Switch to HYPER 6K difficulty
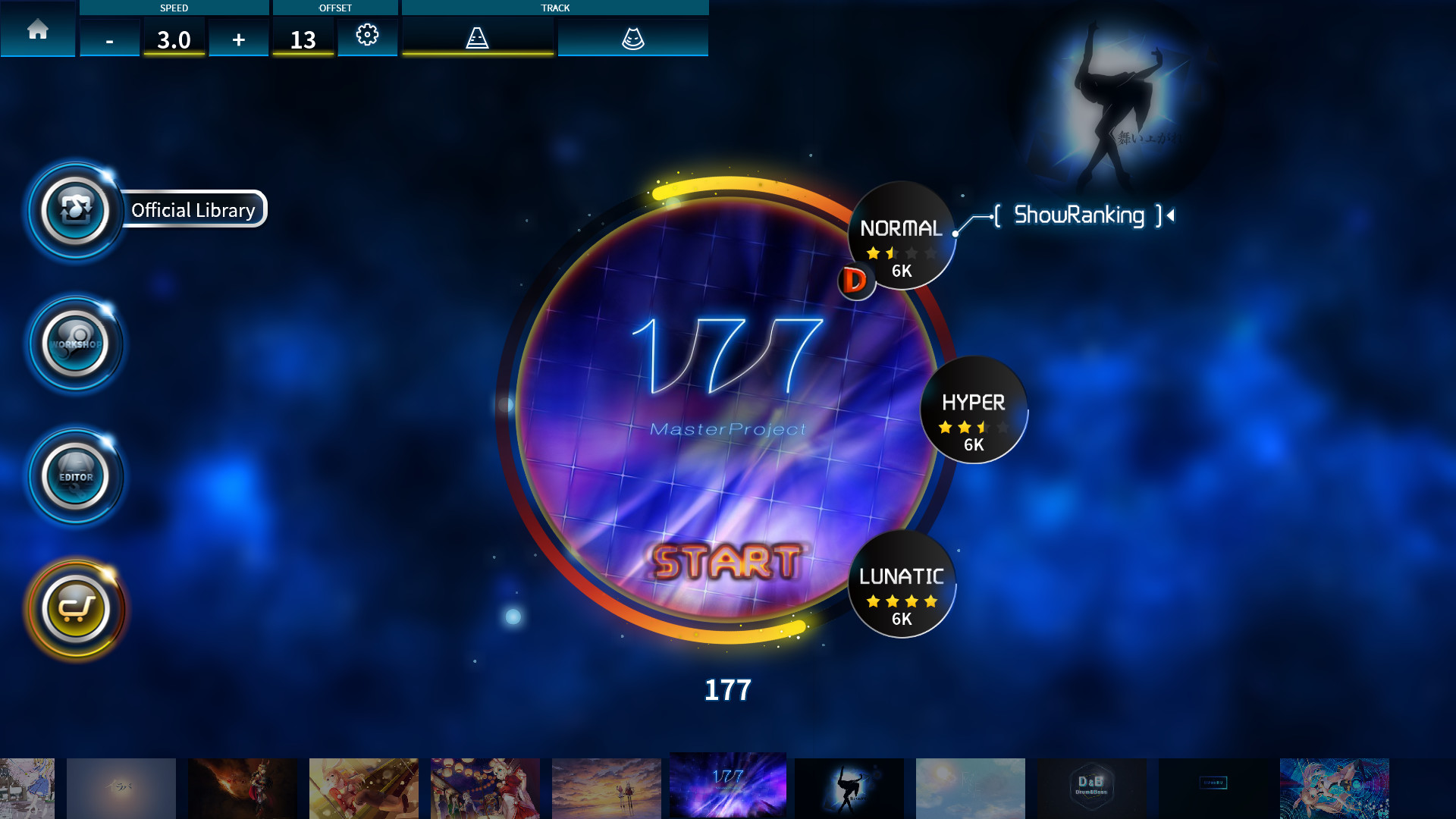The height and width of the screenshot is (819, 1456). (973, 411)
